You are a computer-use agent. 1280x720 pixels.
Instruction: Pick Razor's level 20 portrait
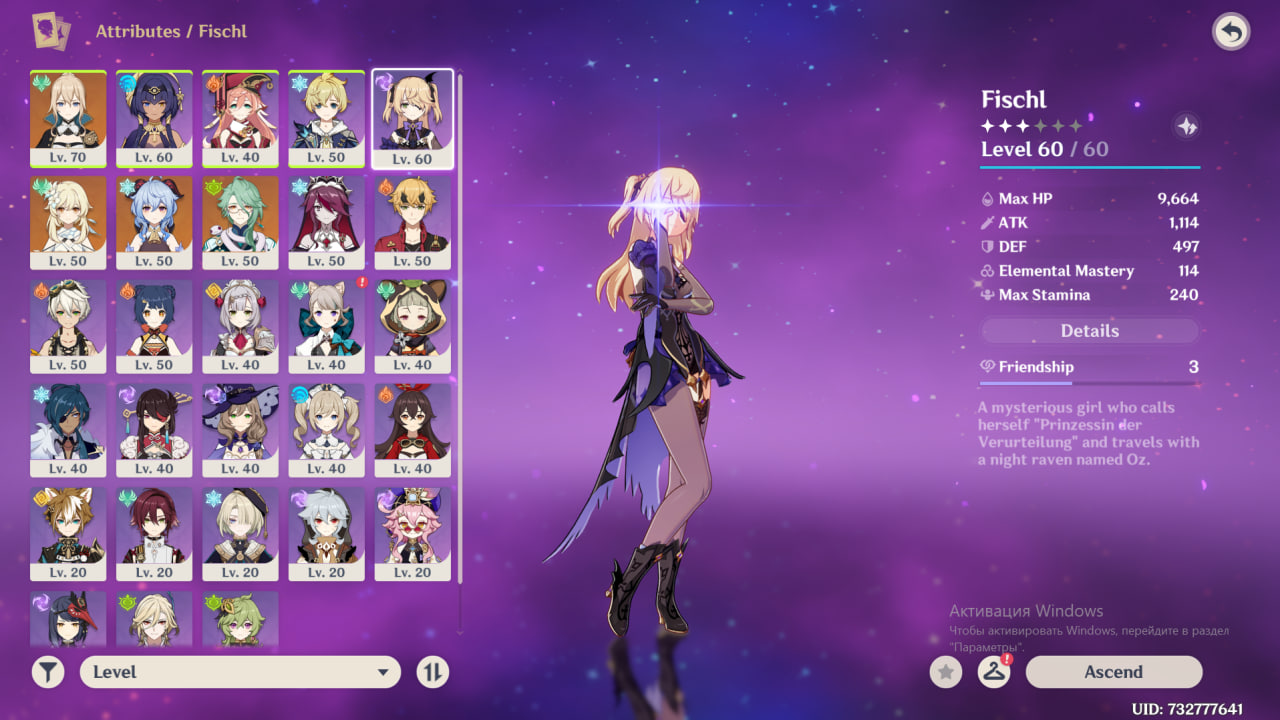[x=326, y=534]
